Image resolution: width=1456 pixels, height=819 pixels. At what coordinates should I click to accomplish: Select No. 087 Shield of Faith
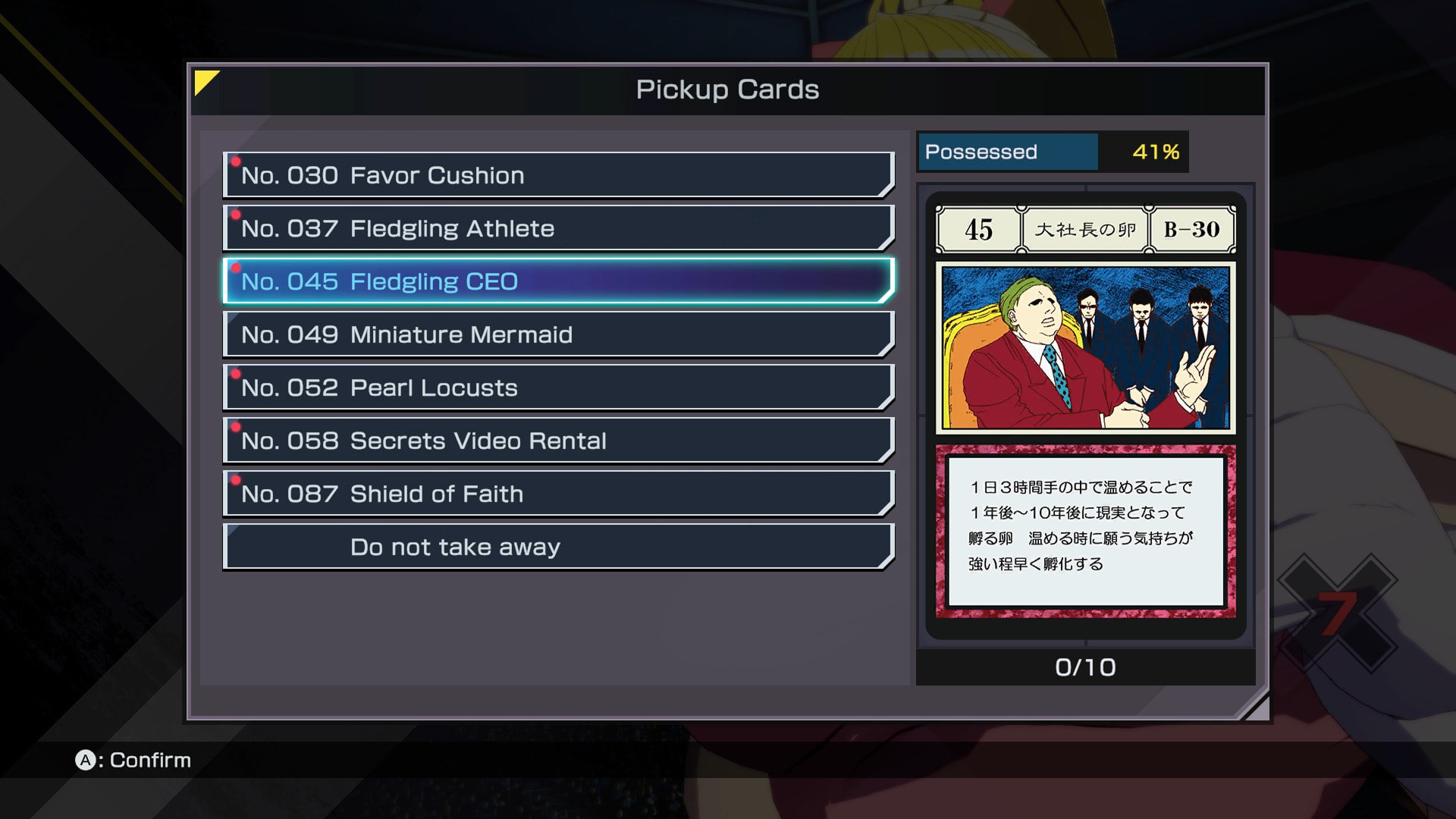[x=558, y=494]
